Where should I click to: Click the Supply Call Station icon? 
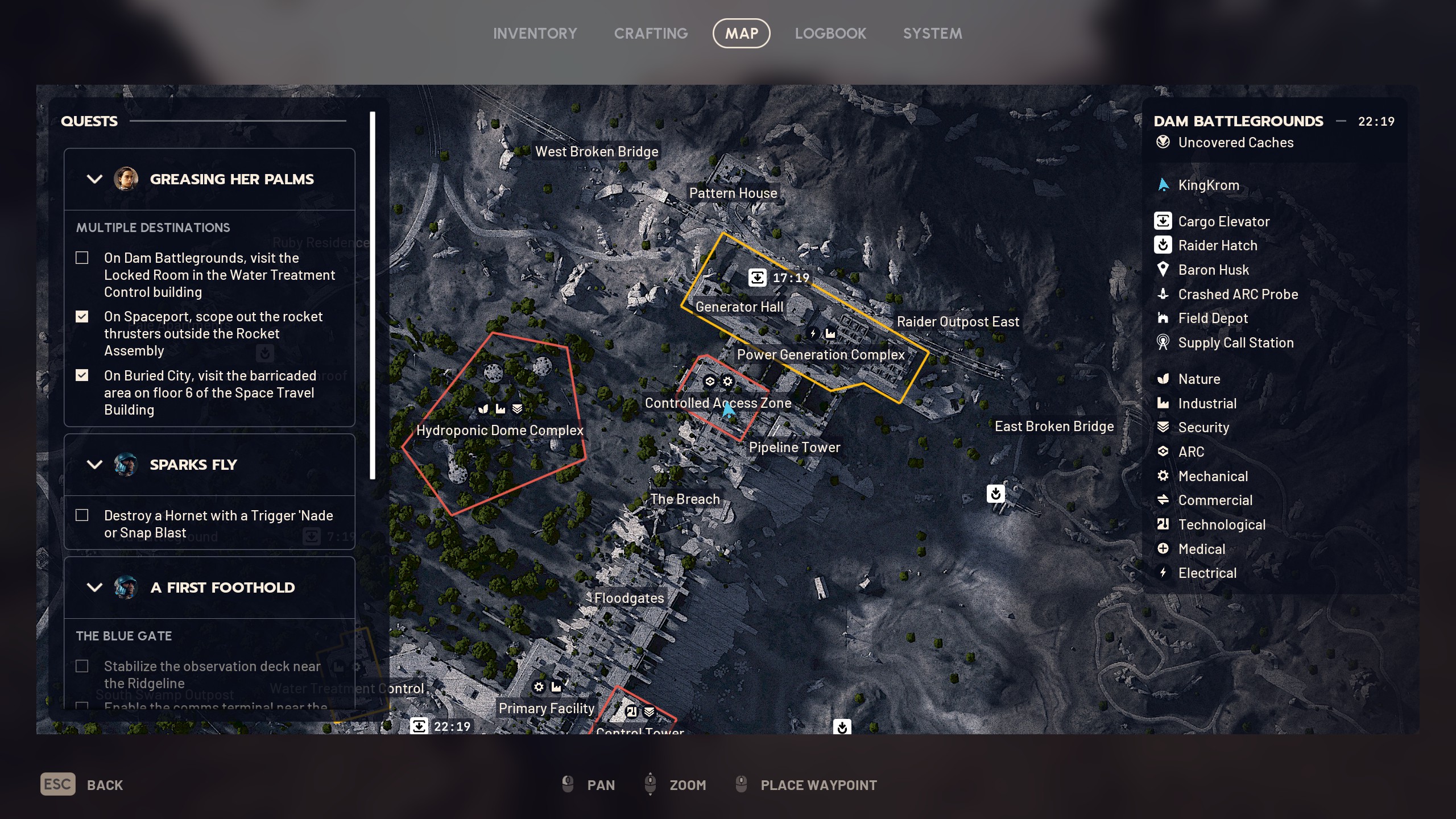pos(1163,342)
